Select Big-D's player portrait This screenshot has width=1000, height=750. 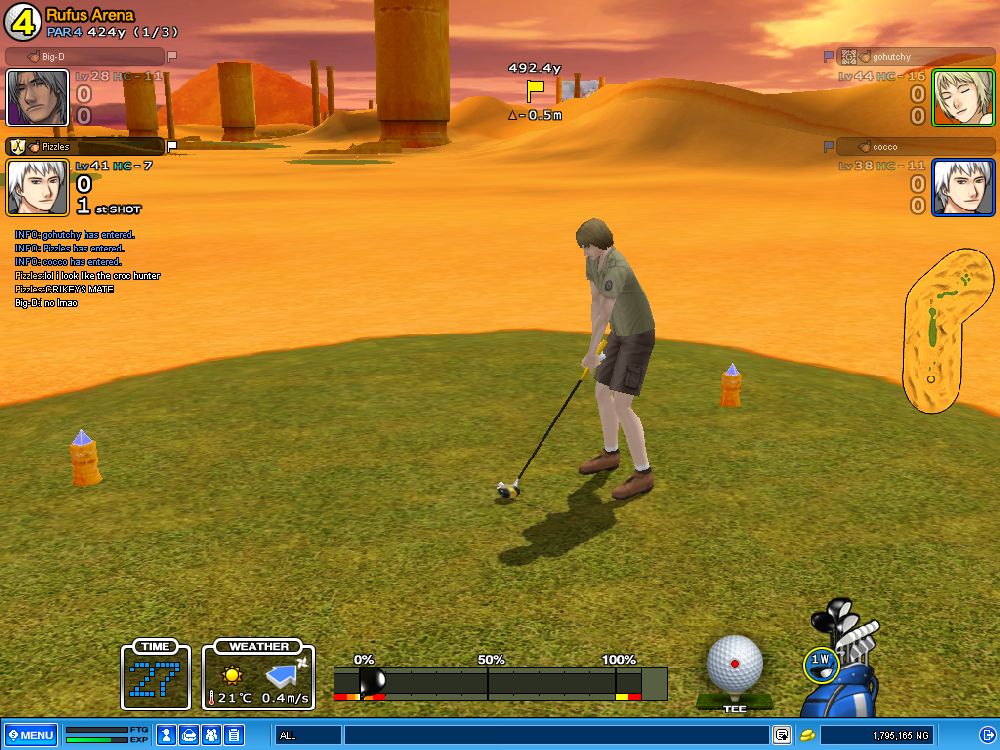(37, 97)
